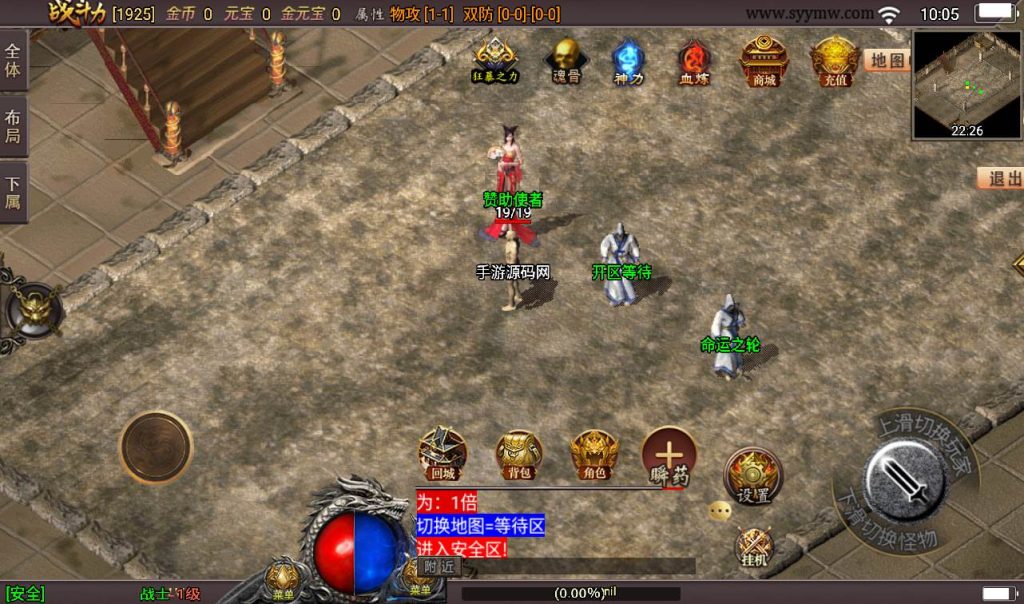This screenshot has width=1024, height=604.
Task: Switch to the 布局 tab
Action: (x=13, y=126)
